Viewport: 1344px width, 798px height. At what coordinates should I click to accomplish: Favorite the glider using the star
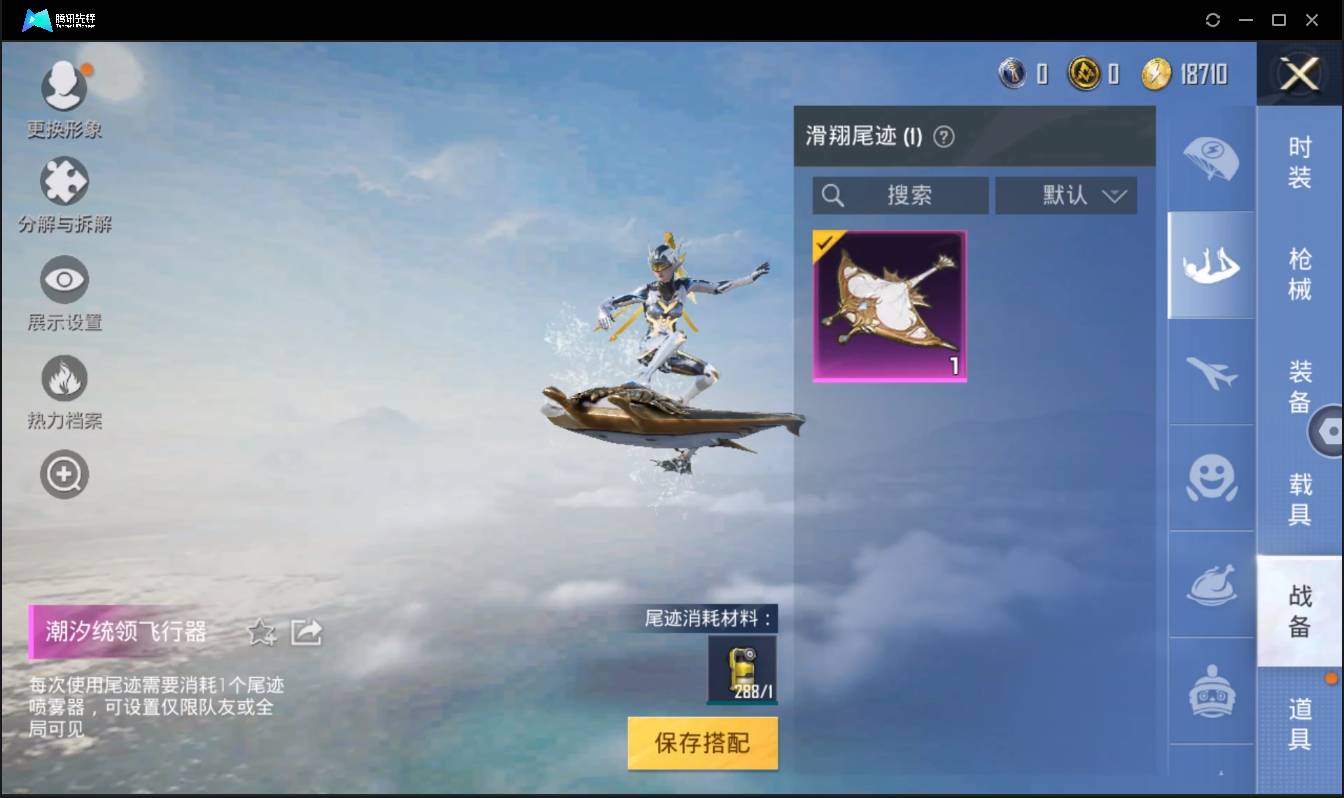click(x=259, y=632)
